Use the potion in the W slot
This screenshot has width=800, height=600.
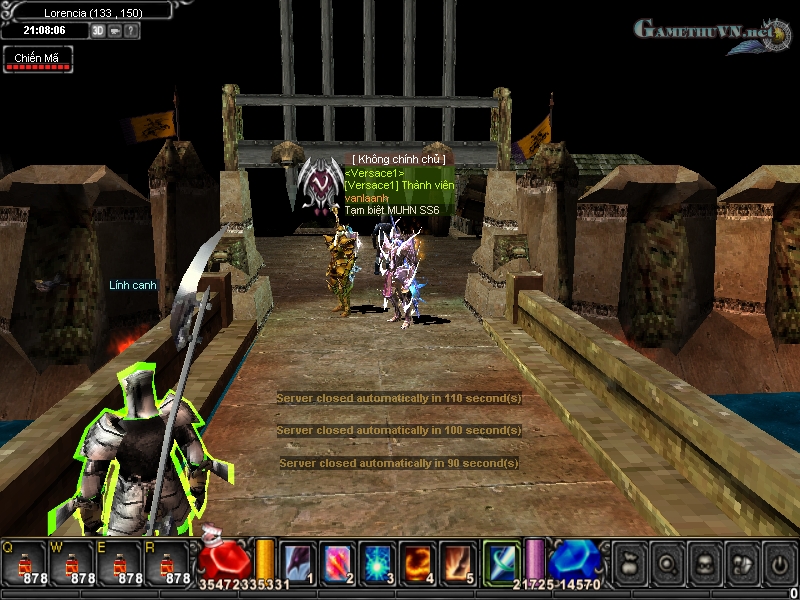(72, 564)
